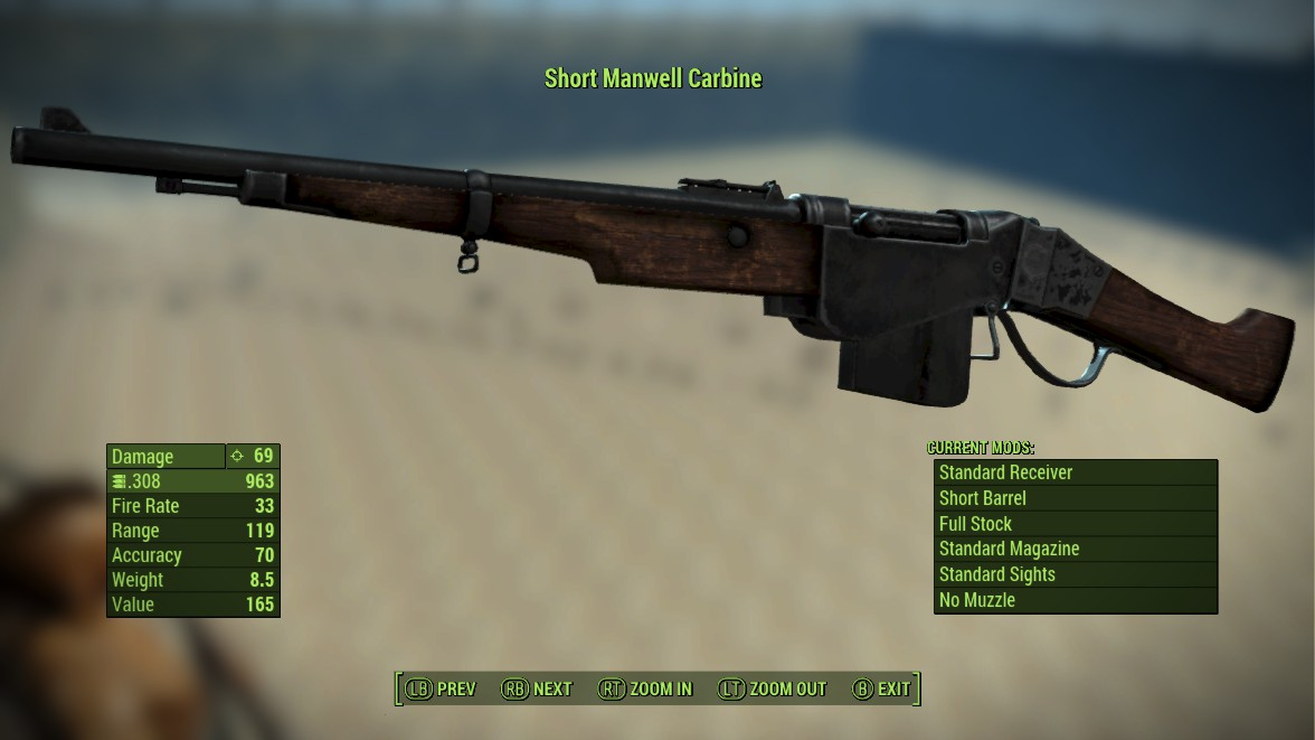Click EXIT to leave the inspect view
1315x740 pixels.
point(894,689)
